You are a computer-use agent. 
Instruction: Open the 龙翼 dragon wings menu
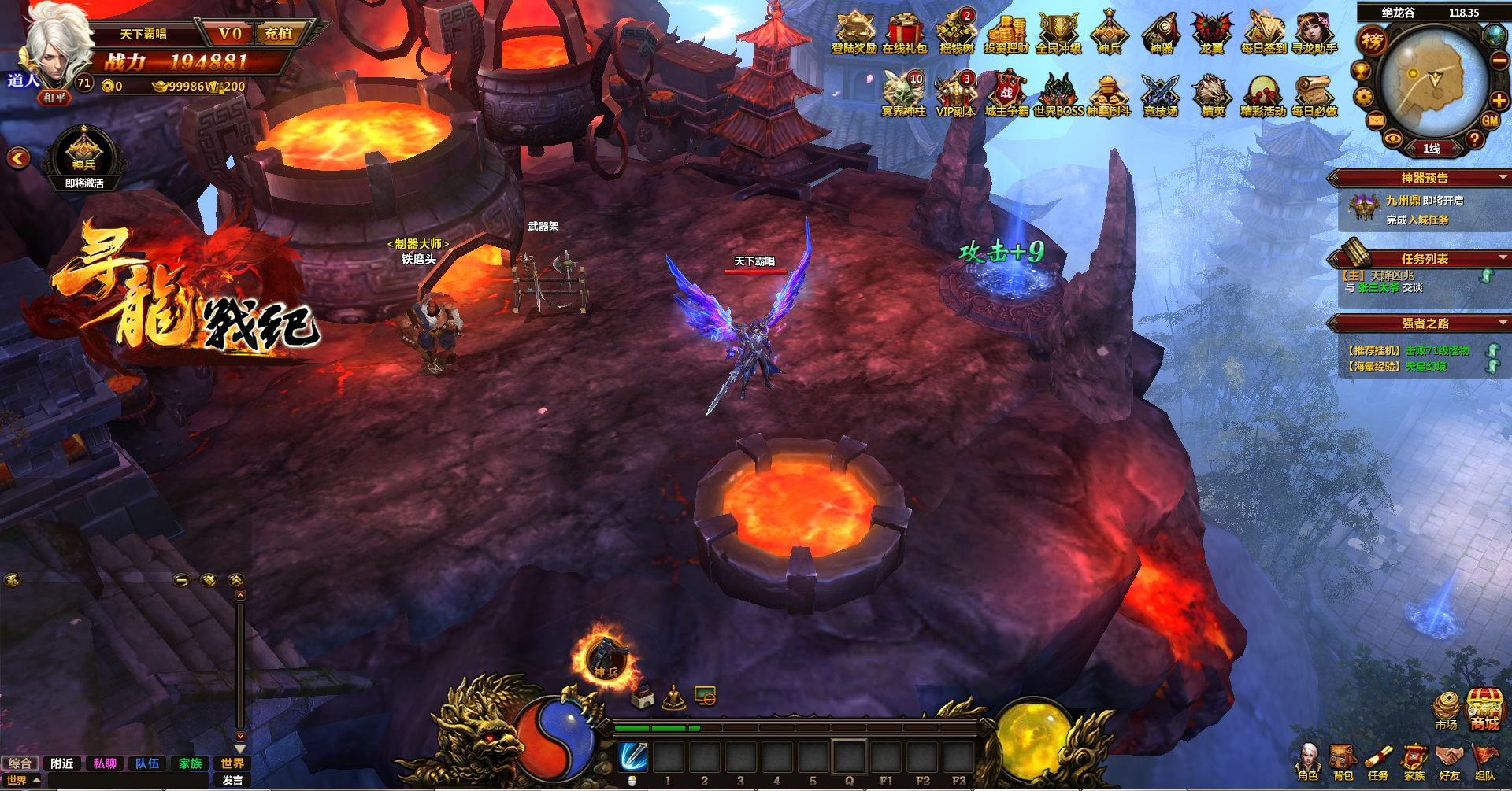(1211, 31)
